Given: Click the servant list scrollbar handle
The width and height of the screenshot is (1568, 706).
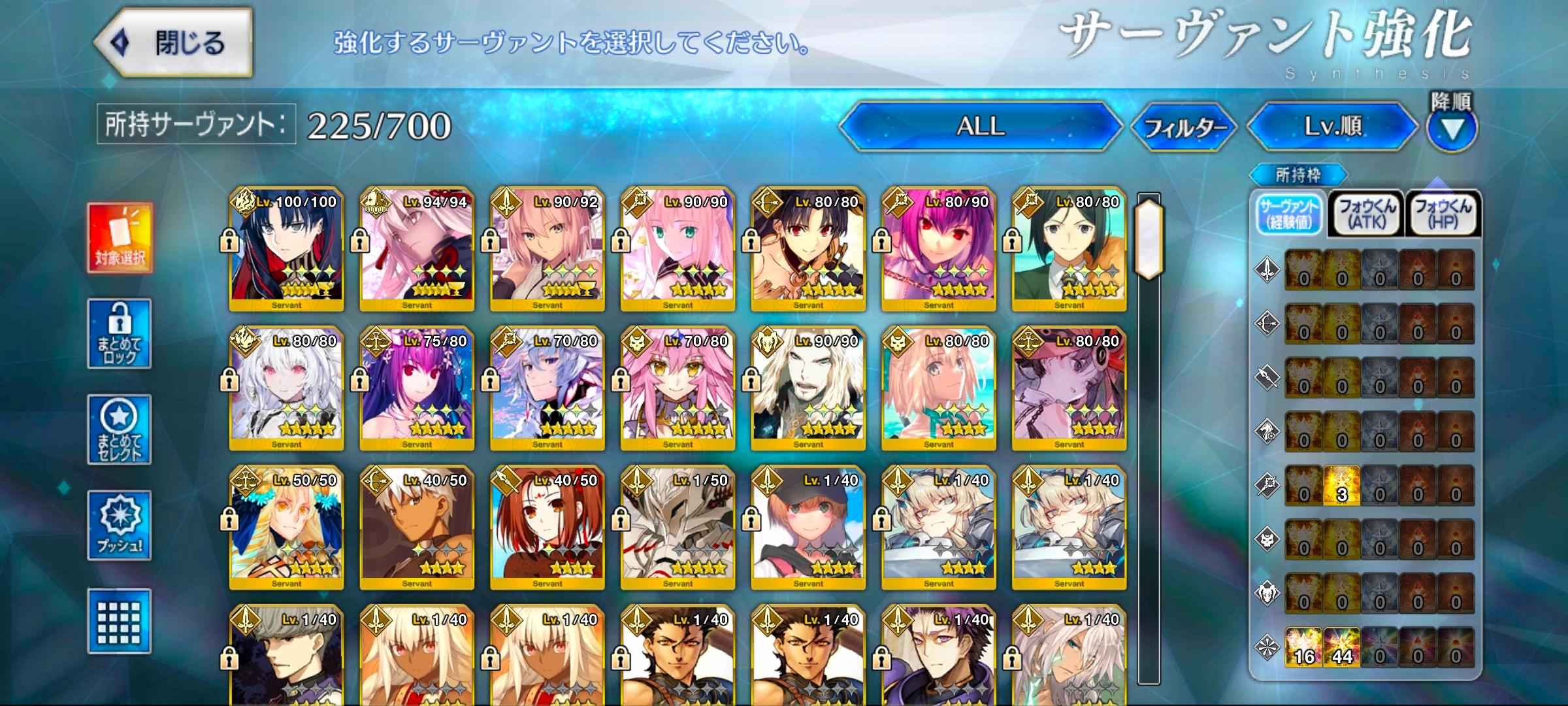Looking at the screenshot, I should [x=1149, y=239].
